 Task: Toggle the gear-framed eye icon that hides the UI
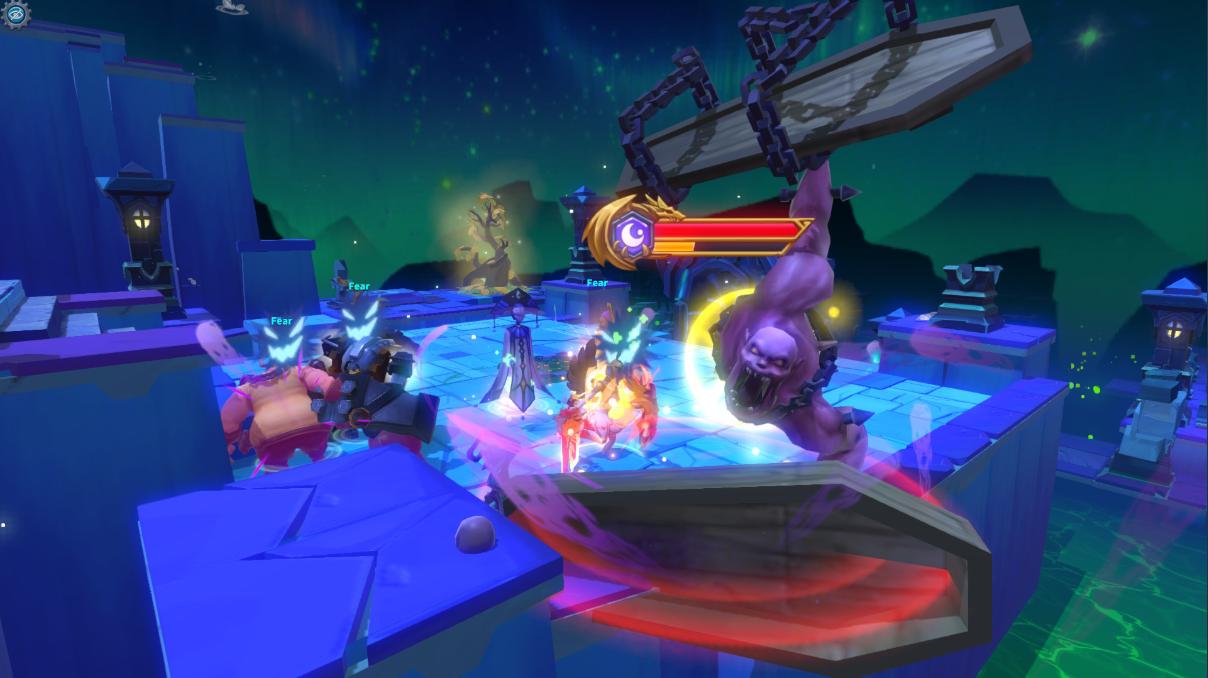tap(15, 13)
